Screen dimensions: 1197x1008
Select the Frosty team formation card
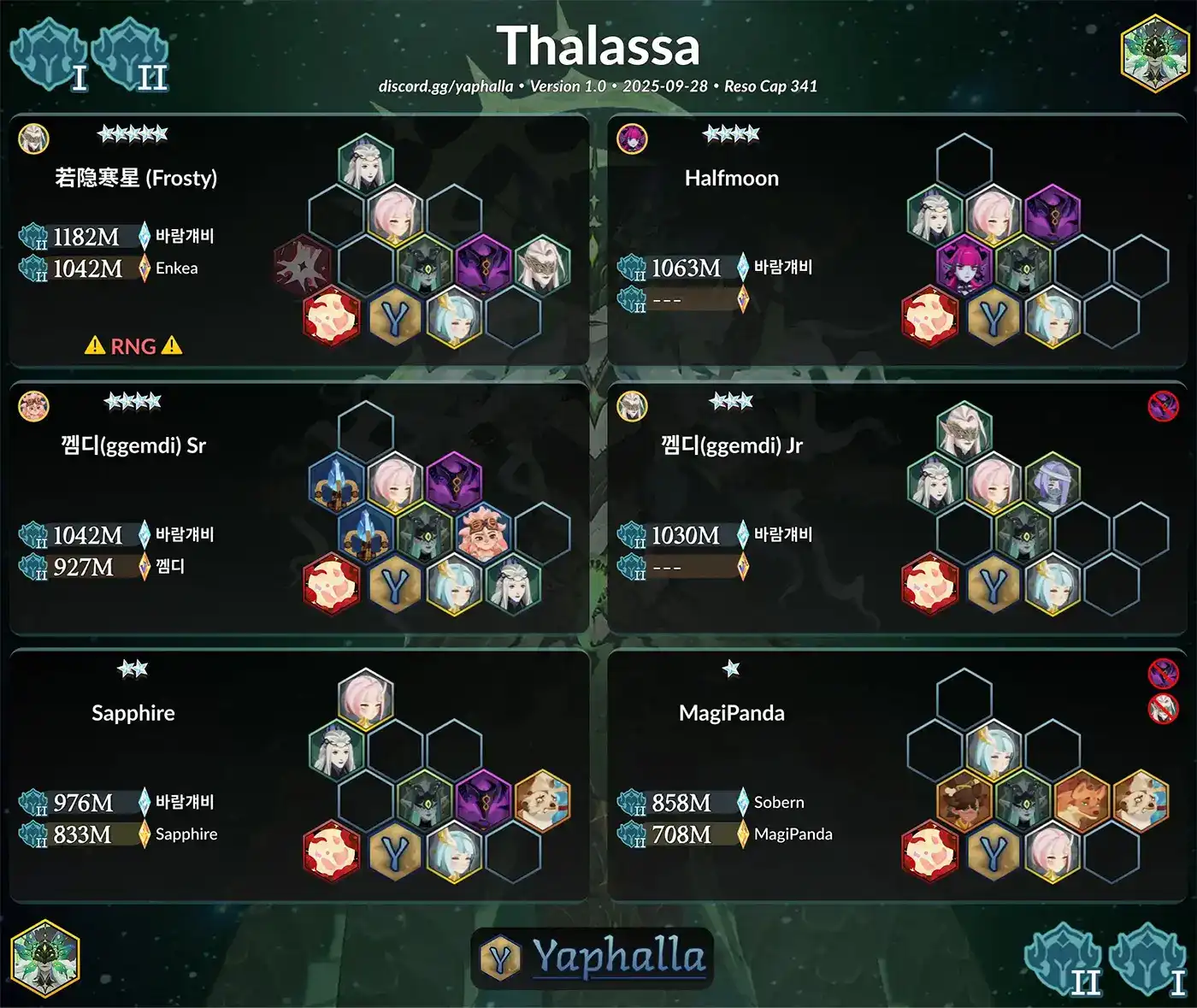pyautogui.click(x=298, y=240)
